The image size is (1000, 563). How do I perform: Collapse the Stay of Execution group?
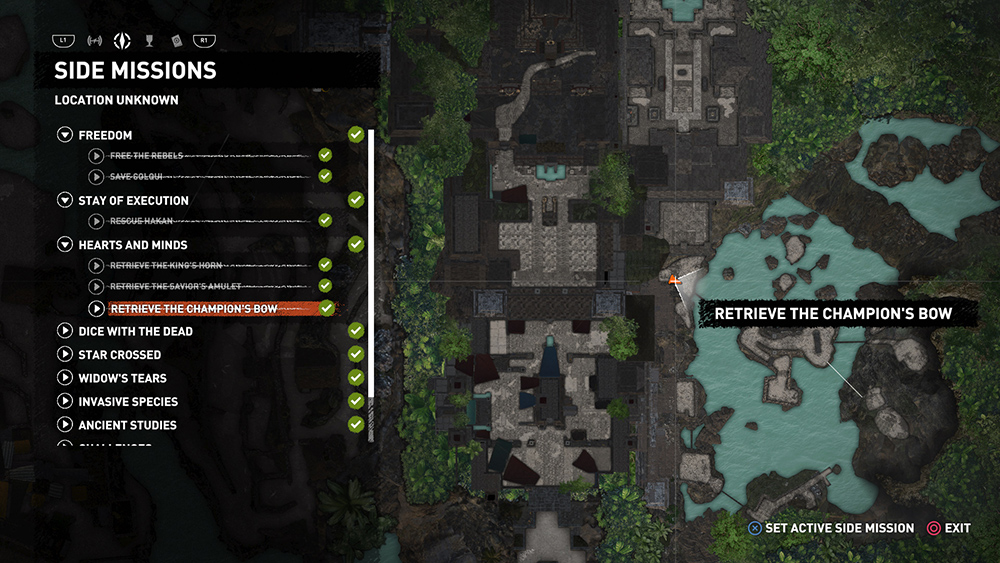click(65, 200)
